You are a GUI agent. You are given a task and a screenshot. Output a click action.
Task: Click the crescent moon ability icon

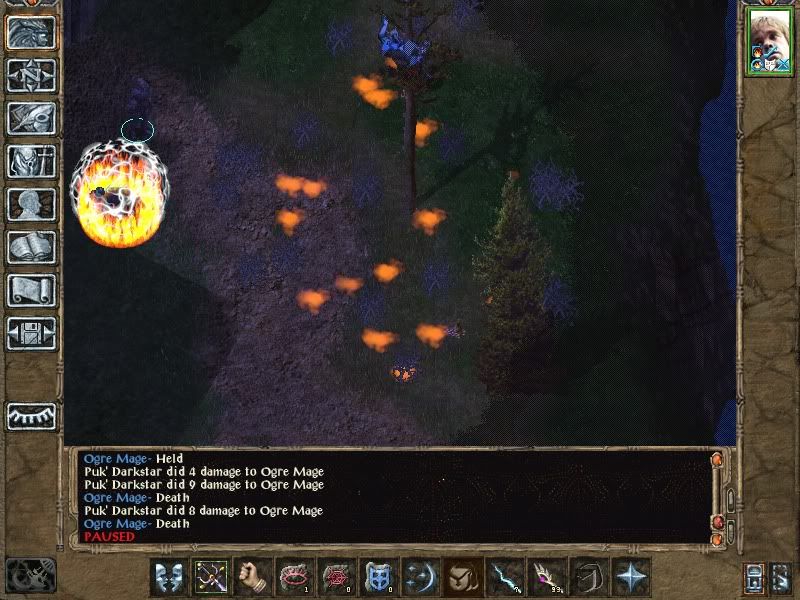click(421, 577)
